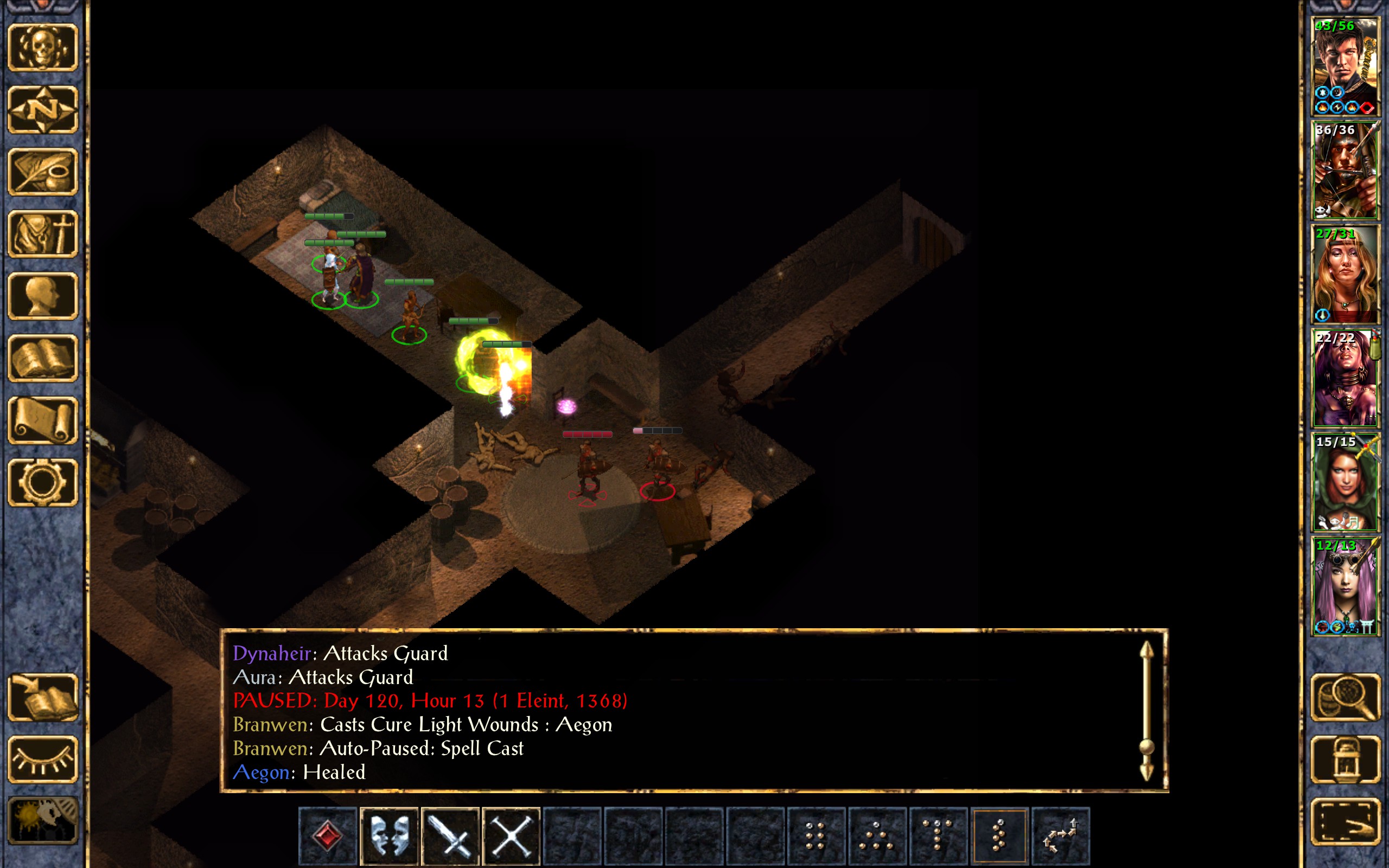Open the mage spellbook
The image size is (1389, 868).
[42, 358]
